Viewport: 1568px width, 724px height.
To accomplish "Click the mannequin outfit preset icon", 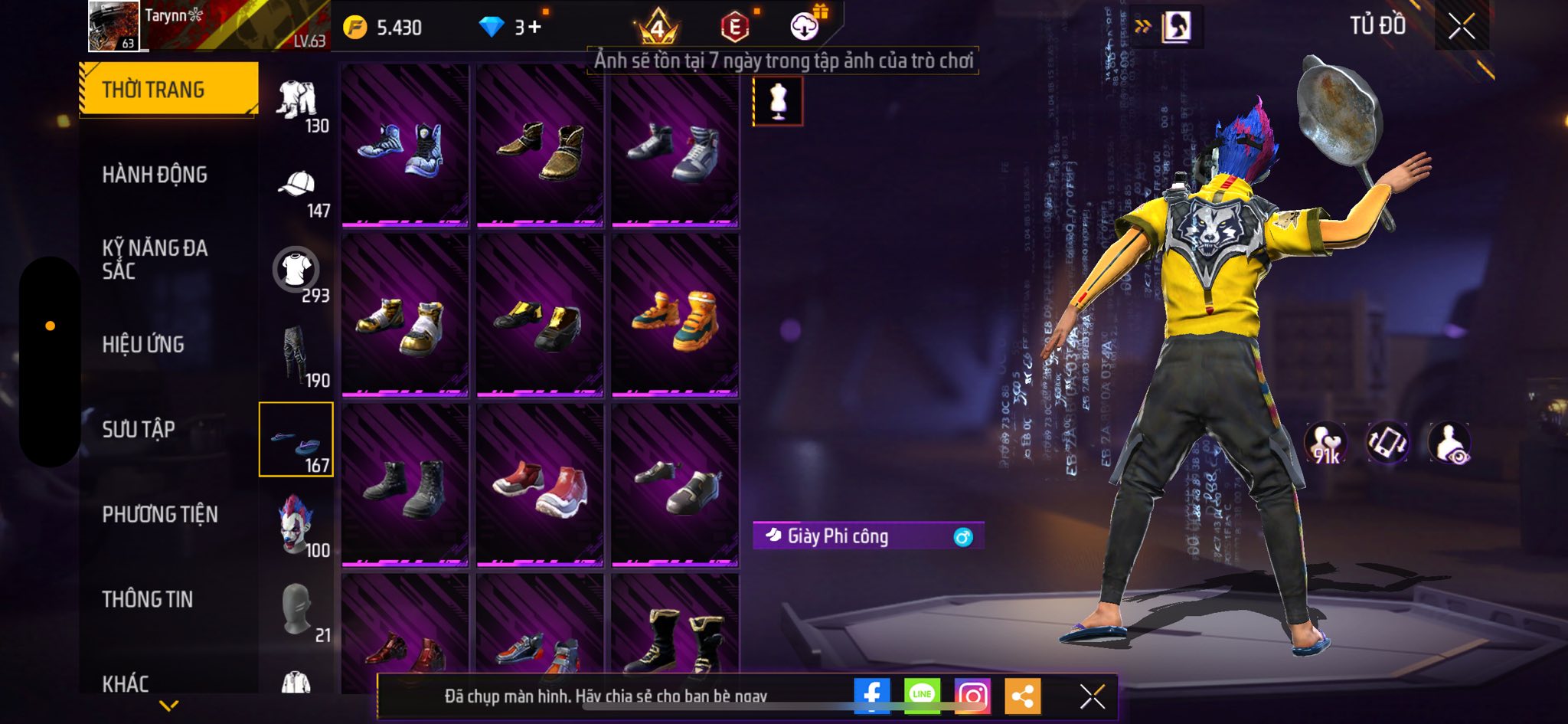I will pos(778,101).
